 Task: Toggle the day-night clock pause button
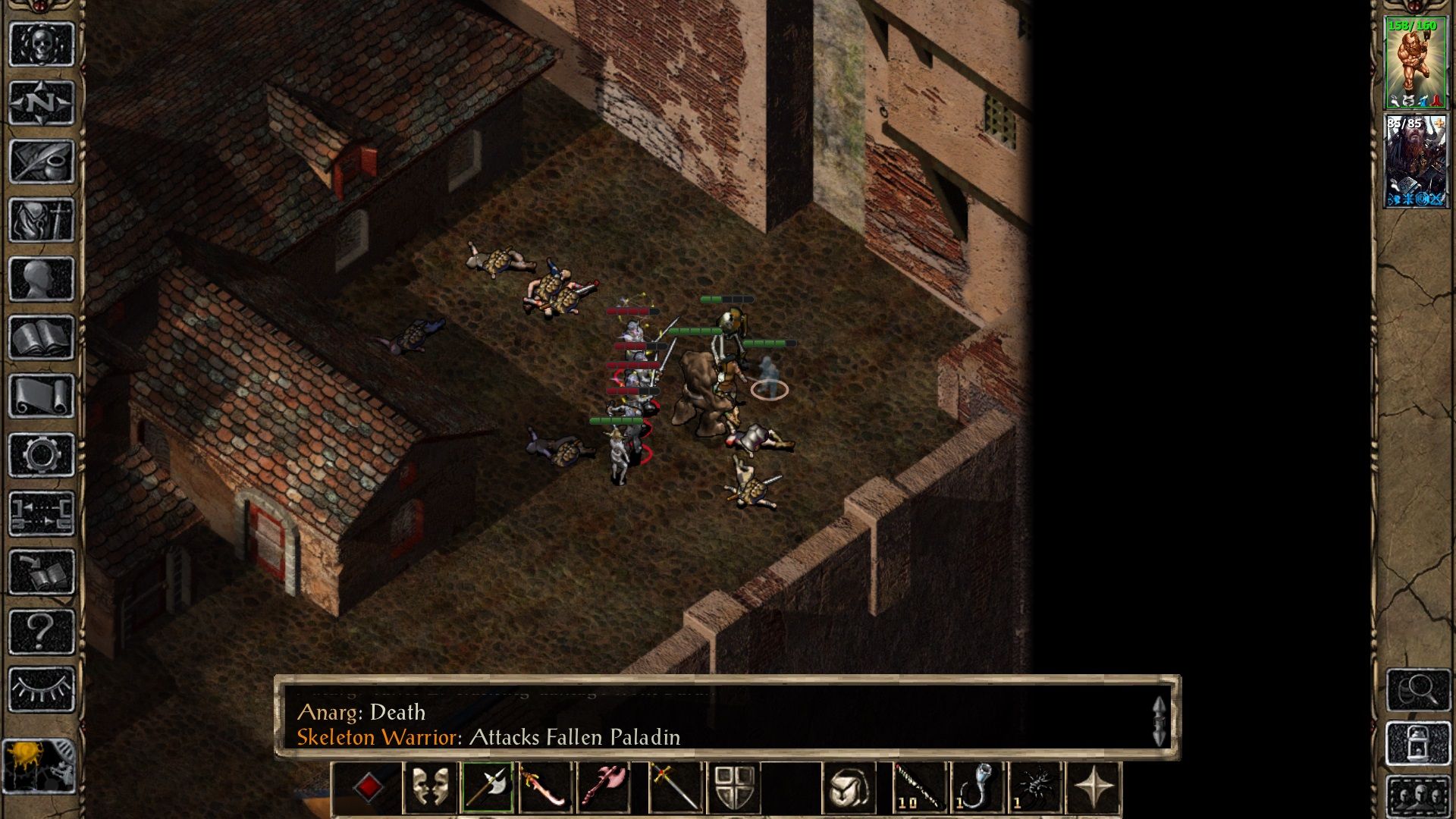[39, 766]
